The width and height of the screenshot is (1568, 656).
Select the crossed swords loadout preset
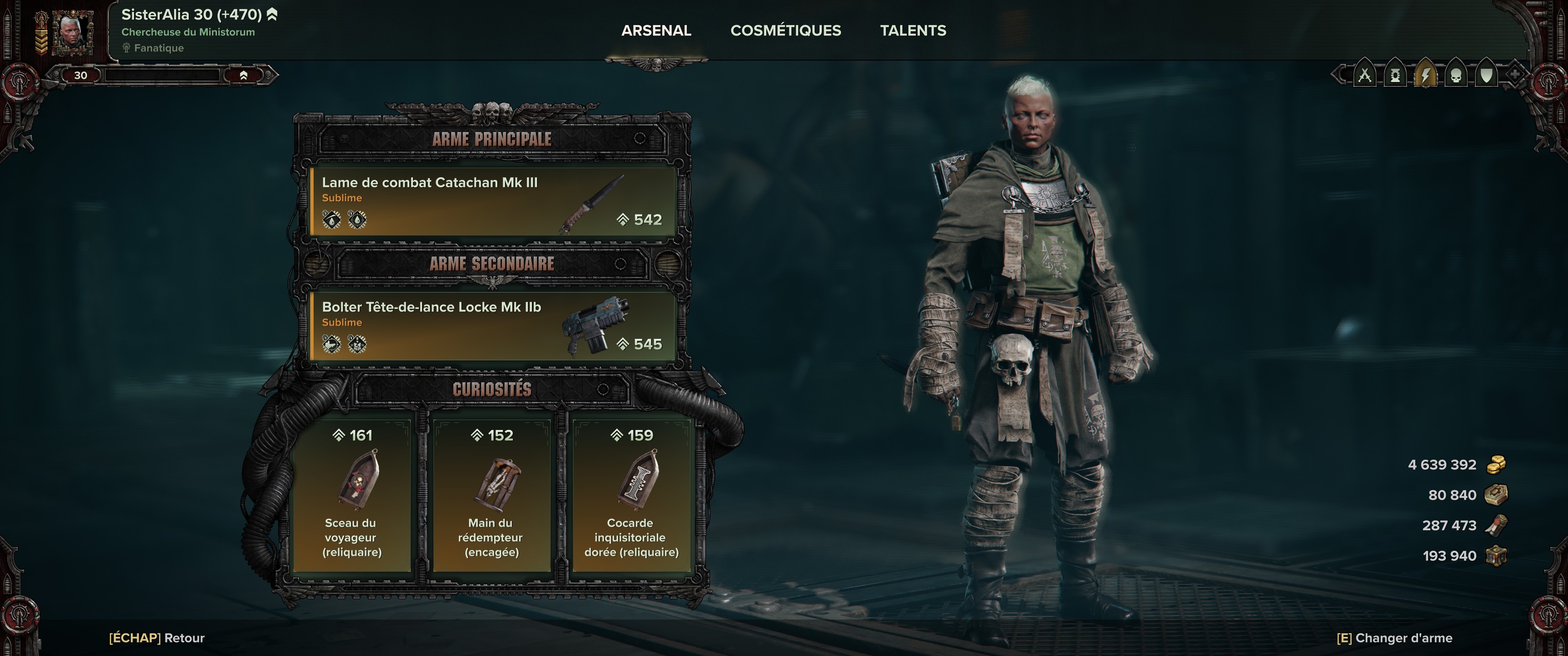pyautogui.click(x=1365, y=76)
